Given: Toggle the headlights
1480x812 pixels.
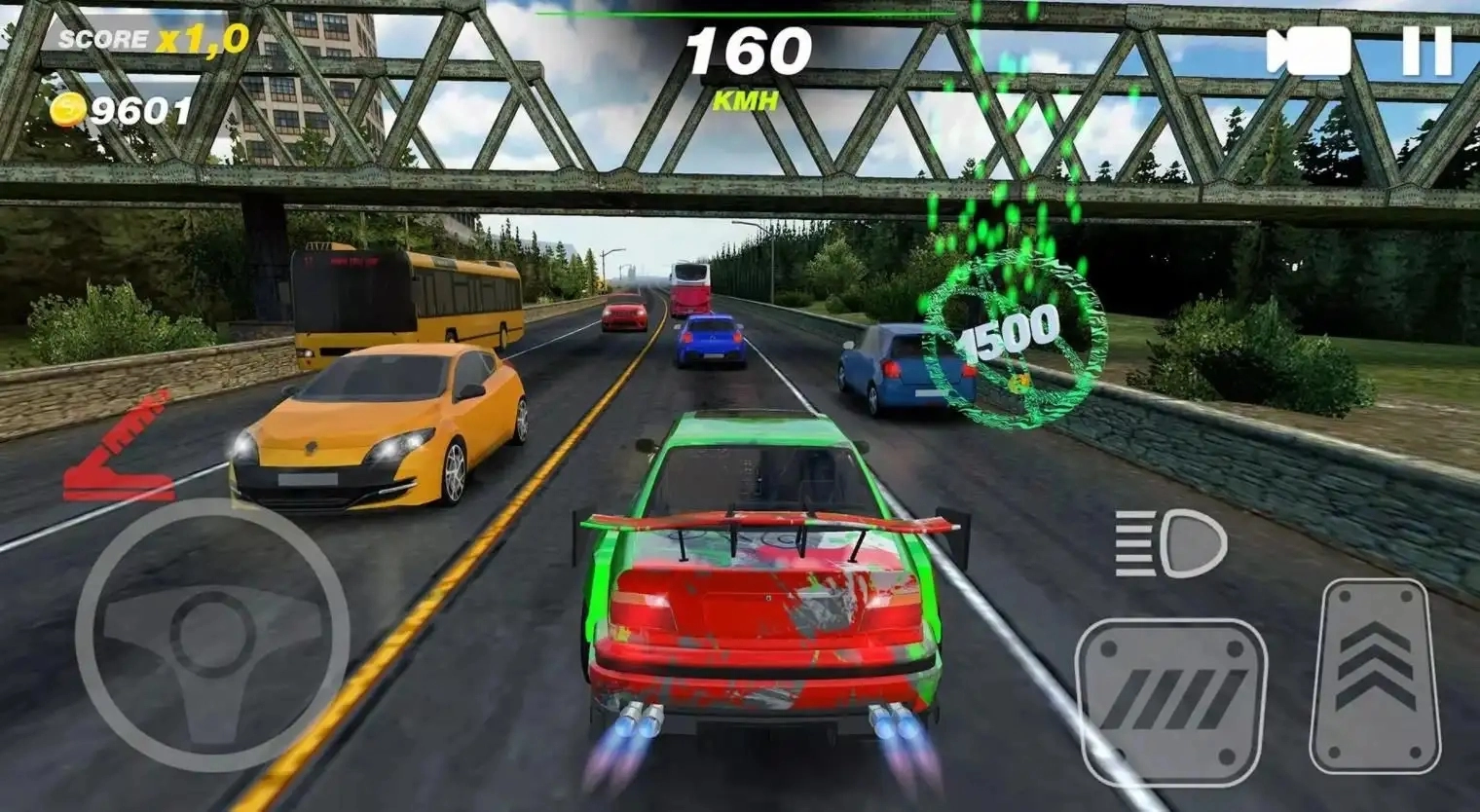Looking at the screenshot, I should pyautogui.click(x=1171, y=542).
